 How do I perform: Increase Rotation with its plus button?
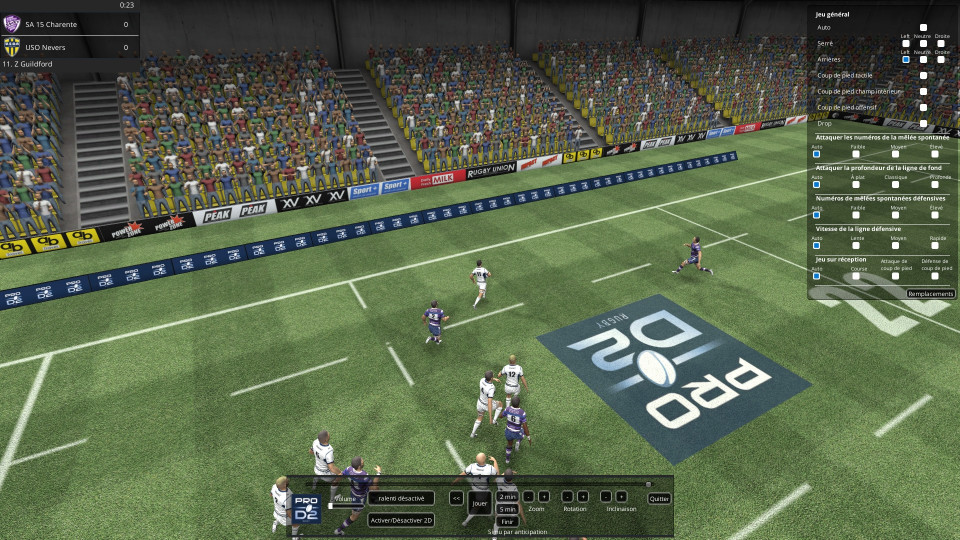(x=583, y=496)
